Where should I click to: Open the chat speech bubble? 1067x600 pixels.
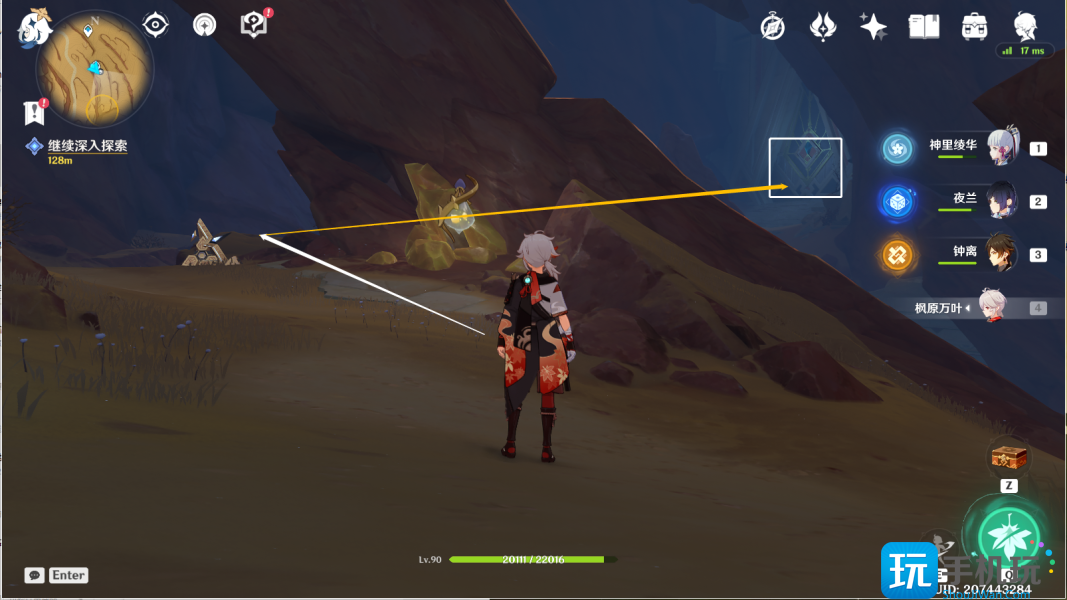[x=35, y=575]
